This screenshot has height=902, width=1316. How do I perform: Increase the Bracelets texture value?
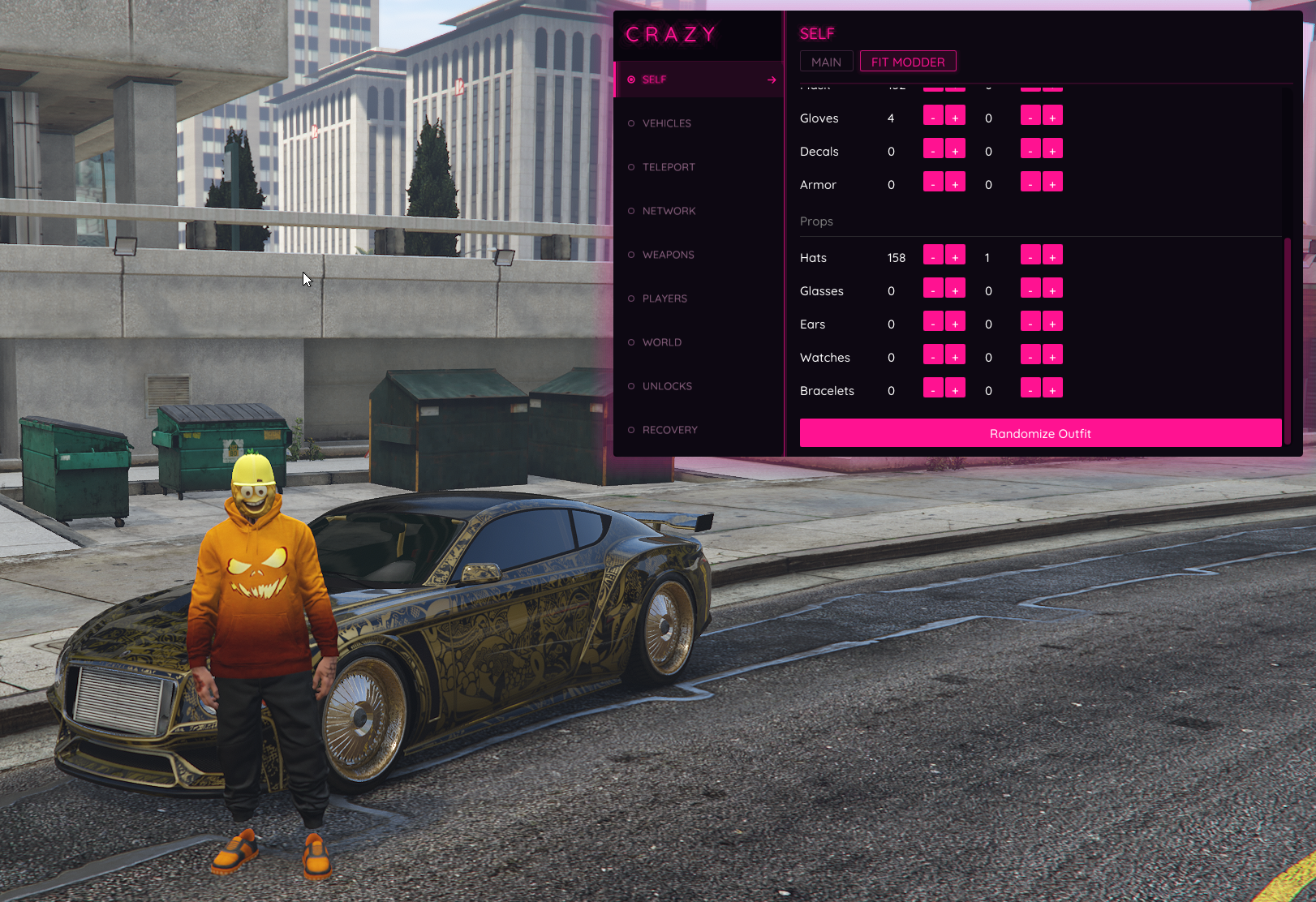coord(1052,389)
